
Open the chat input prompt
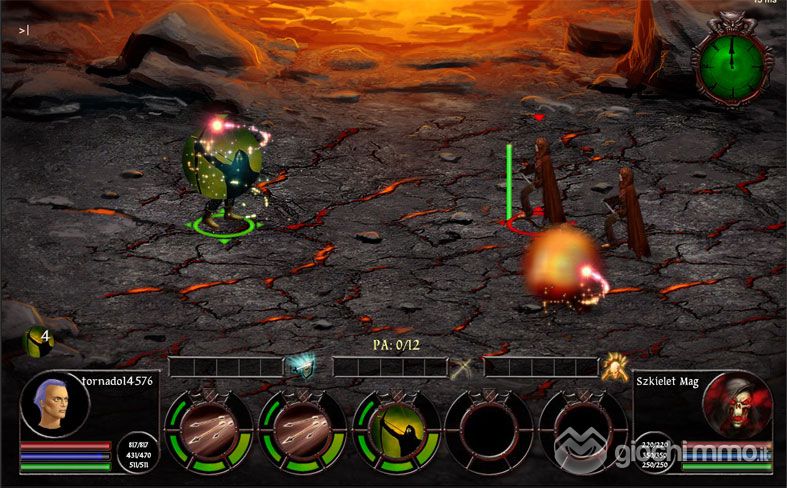coord(24,30)
